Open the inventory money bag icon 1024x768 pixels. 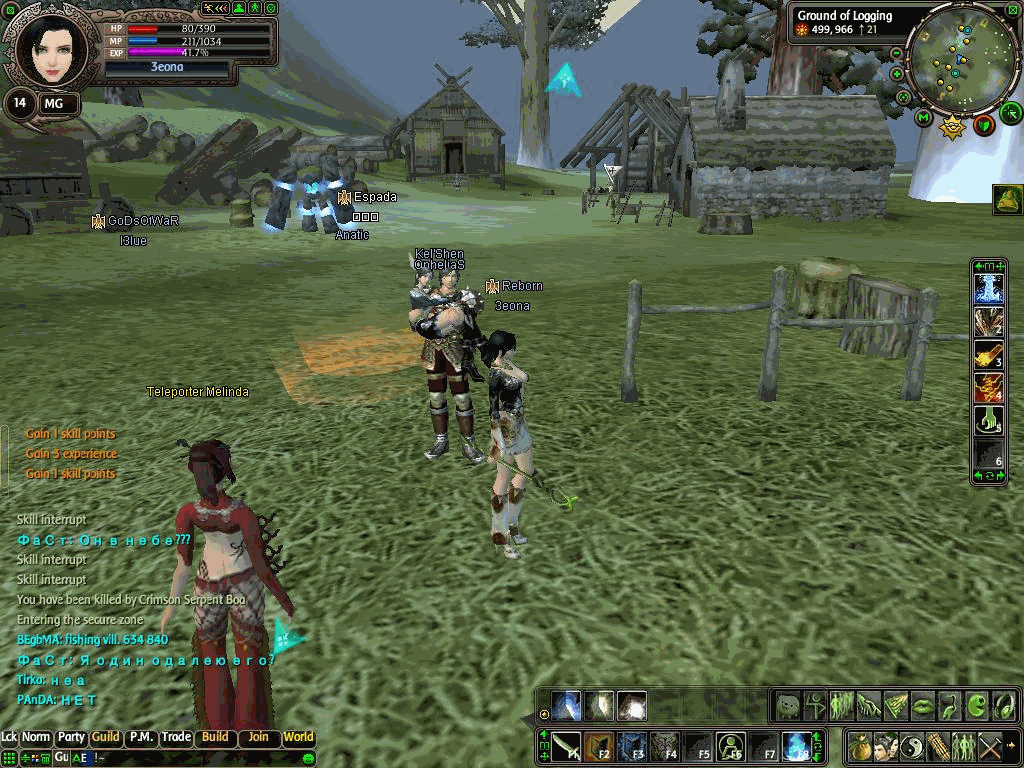point(860,746)
